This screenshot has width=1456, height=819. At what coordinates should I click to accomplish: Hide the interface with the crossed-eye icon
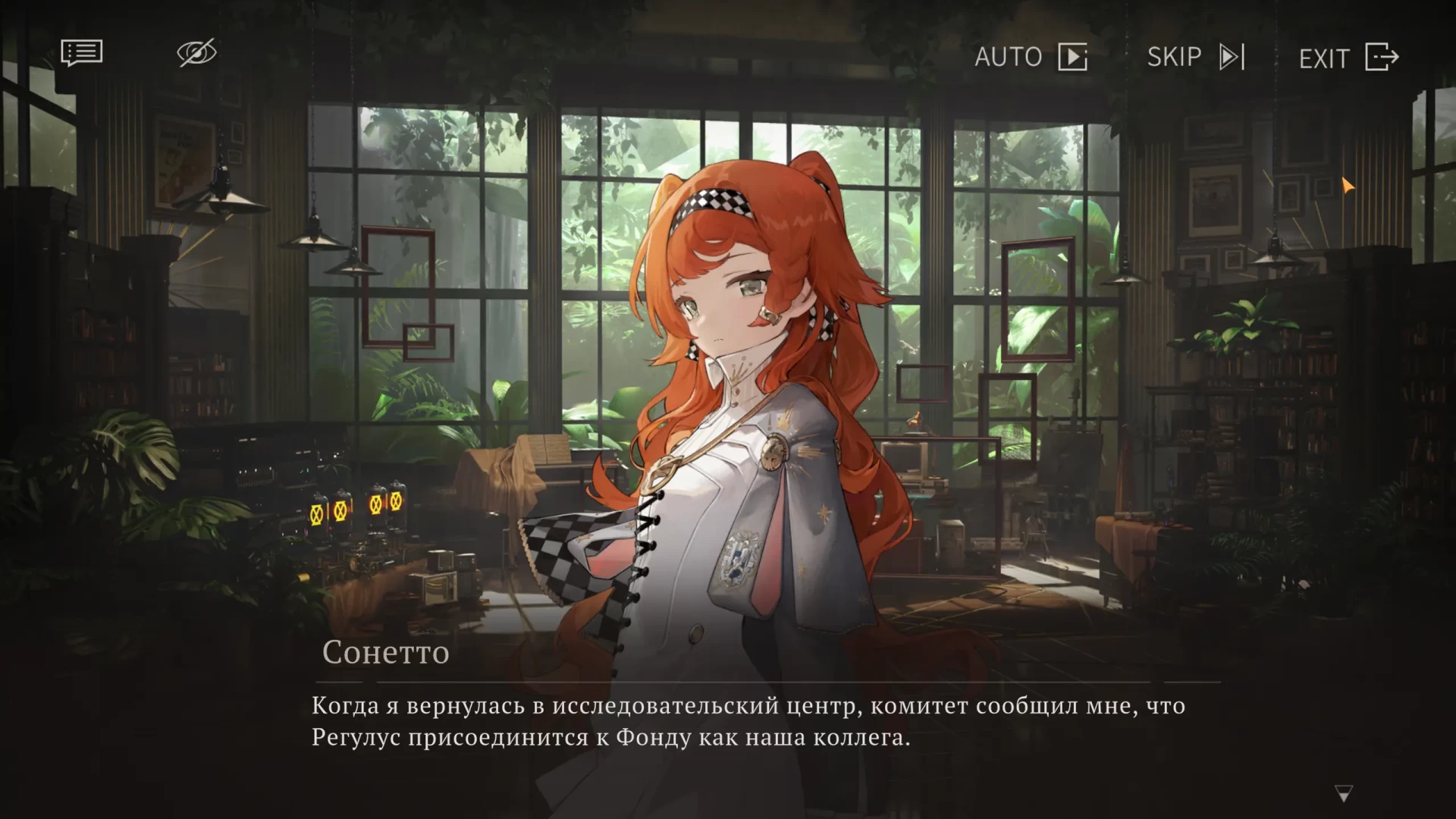pos(196,53)
